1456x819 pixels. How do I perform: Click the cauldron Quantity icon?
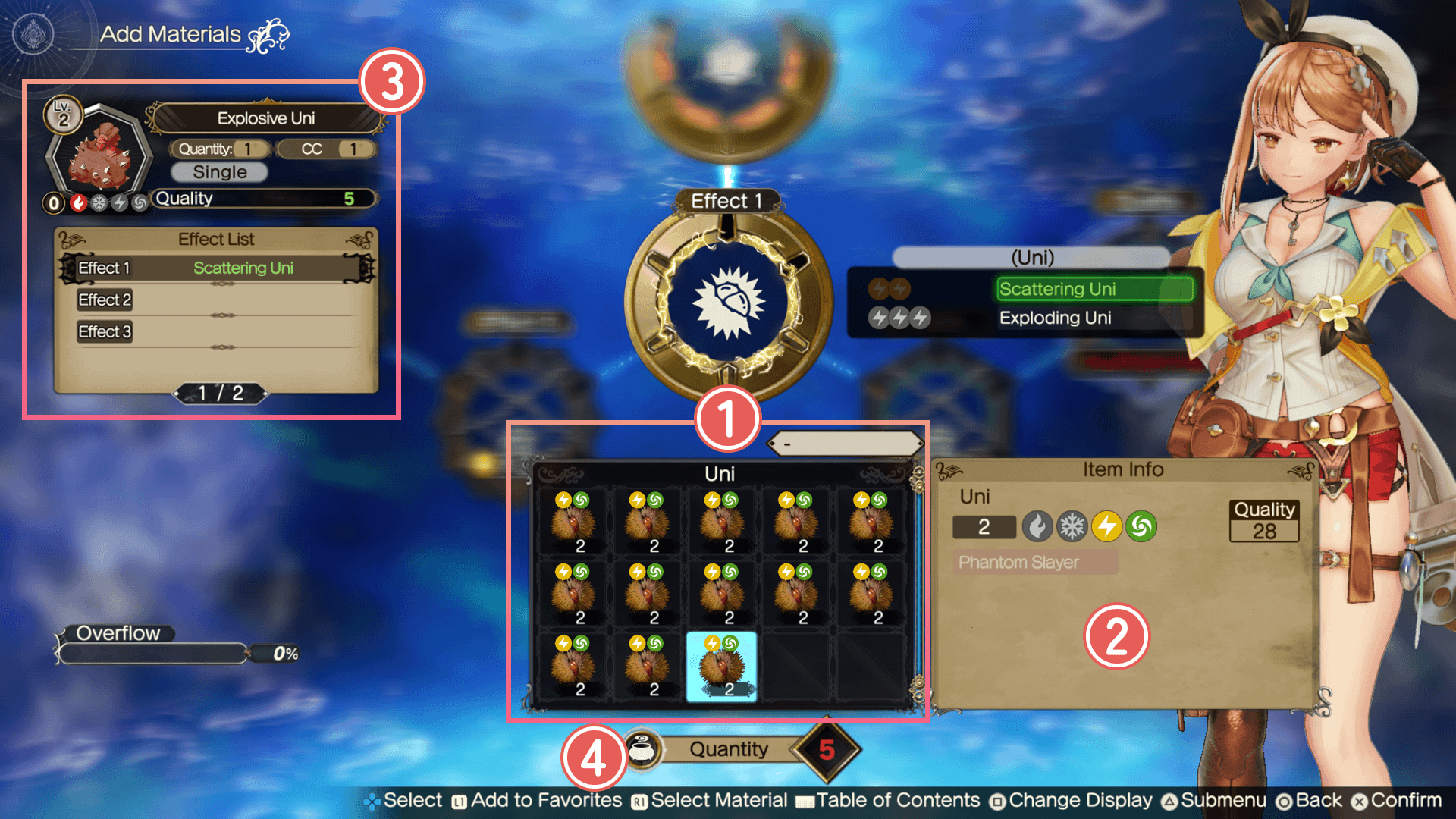tap(643, 749)
